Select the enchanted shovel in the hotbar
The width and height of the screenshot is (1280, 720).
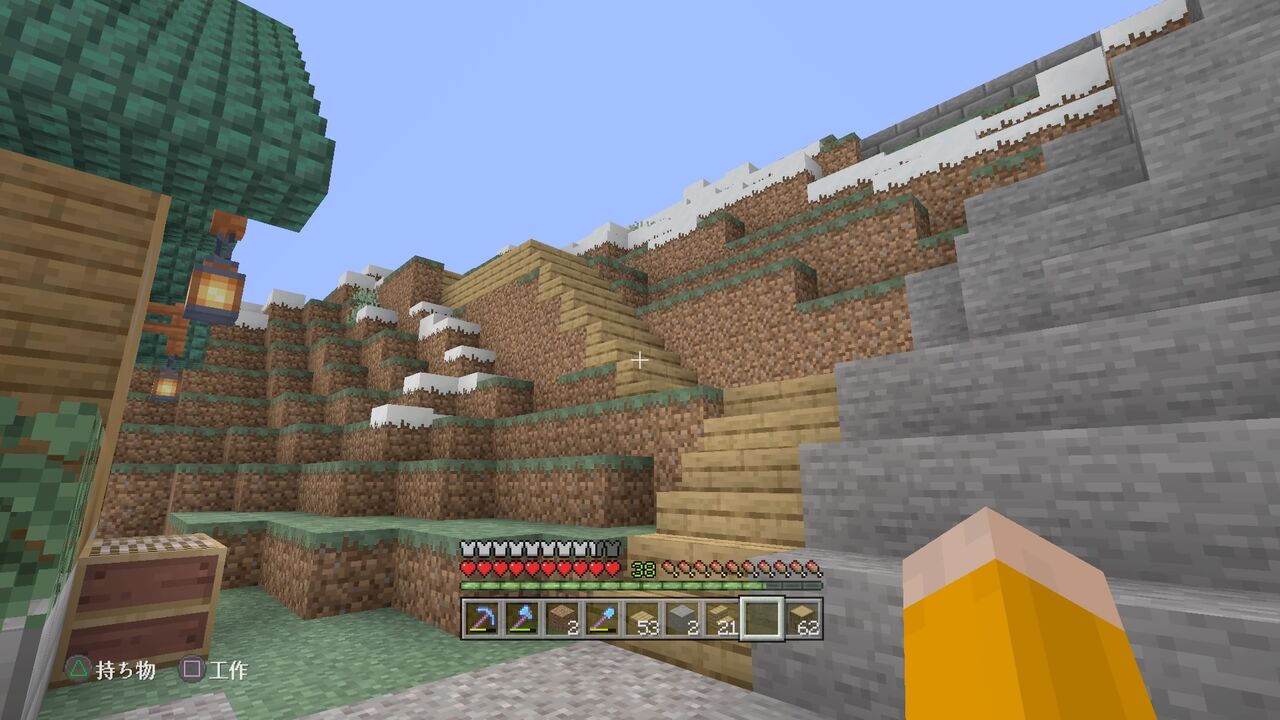(x=601, y=616)
